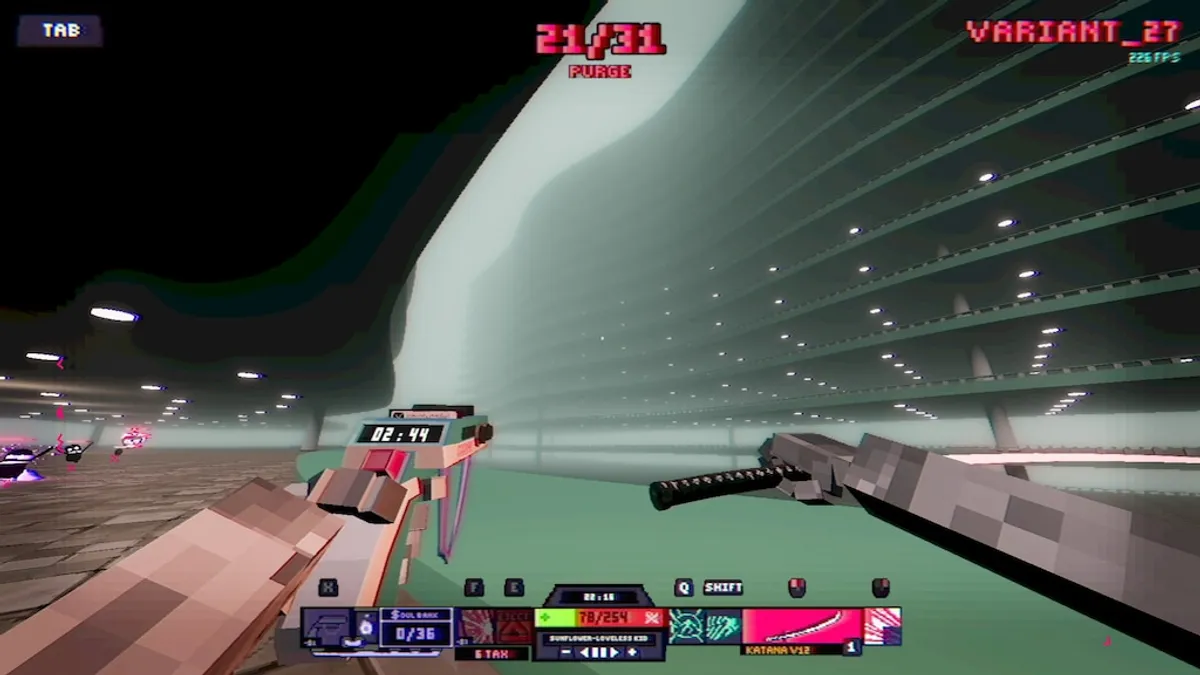Use the Eject ability icon
Screen dimensions: 1200x675
tap(514, 626)
